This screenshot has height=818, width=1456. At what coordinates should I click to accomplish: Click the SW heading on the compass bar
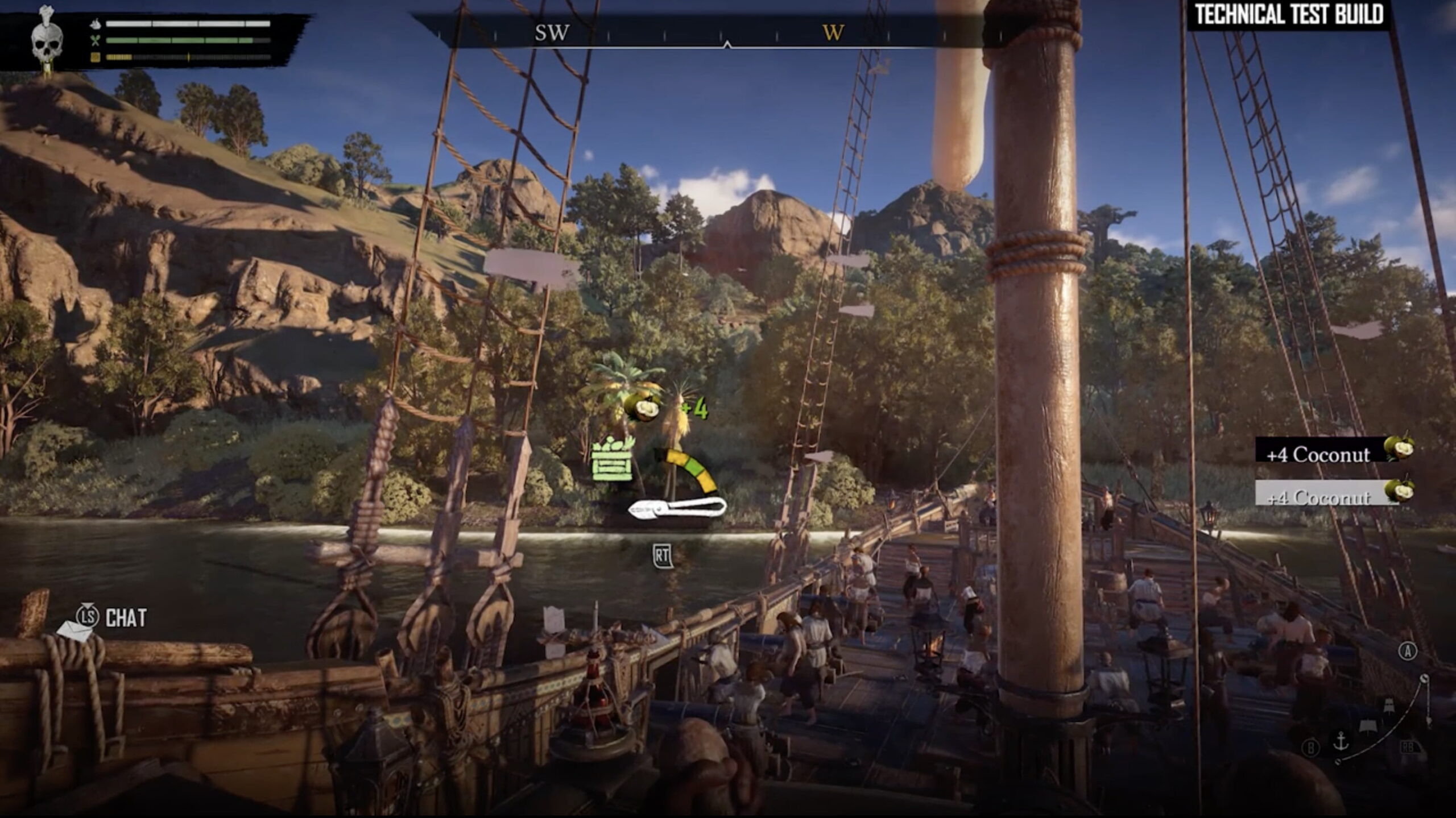click(552, 33)
